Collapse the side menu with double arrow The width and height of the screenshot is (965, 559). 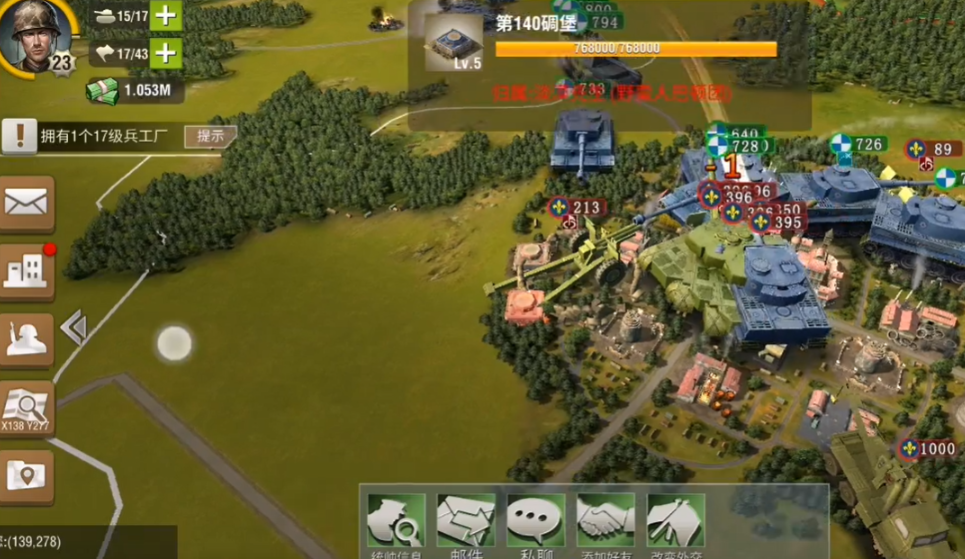coord(73,328)
